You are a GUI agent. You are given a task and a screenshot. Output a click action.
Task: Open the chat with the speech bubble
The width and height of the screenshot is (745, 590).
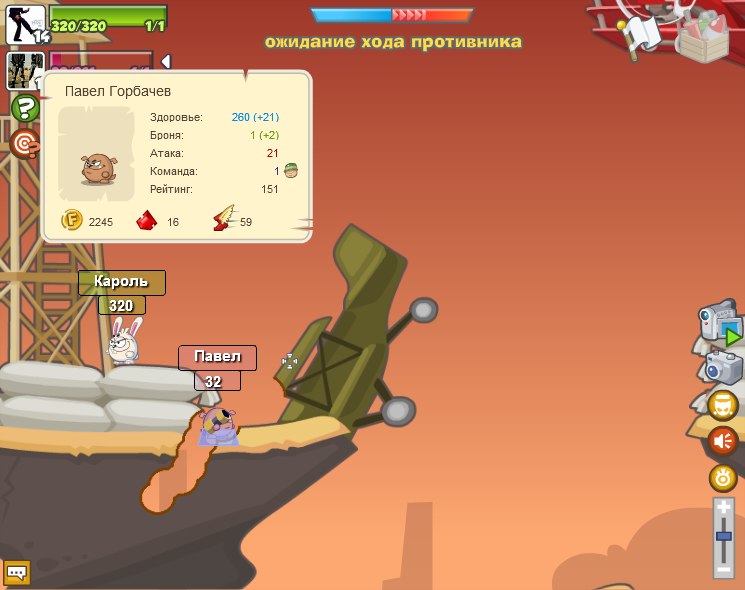tap(17, 572)
